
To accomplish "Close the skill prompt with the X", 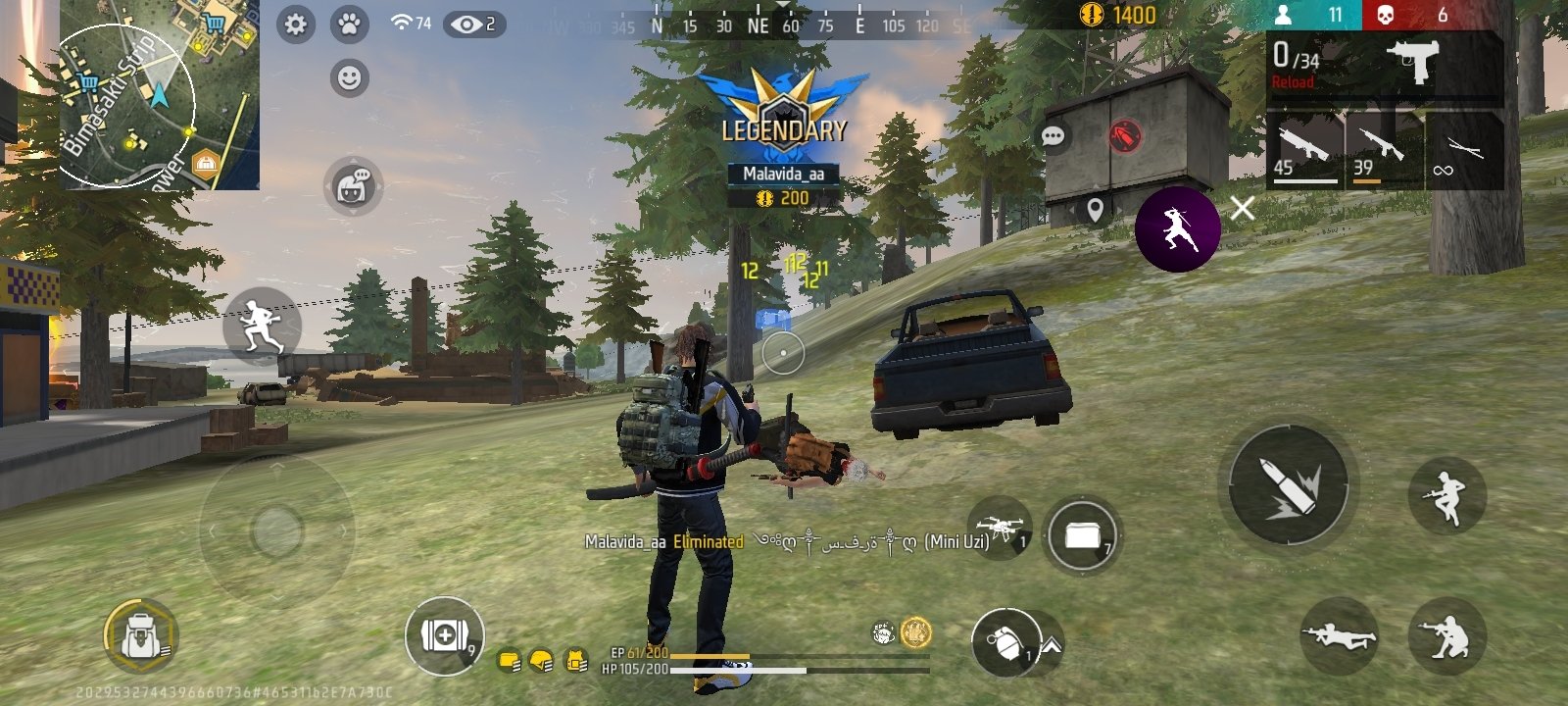I will tap(1243, 208).
